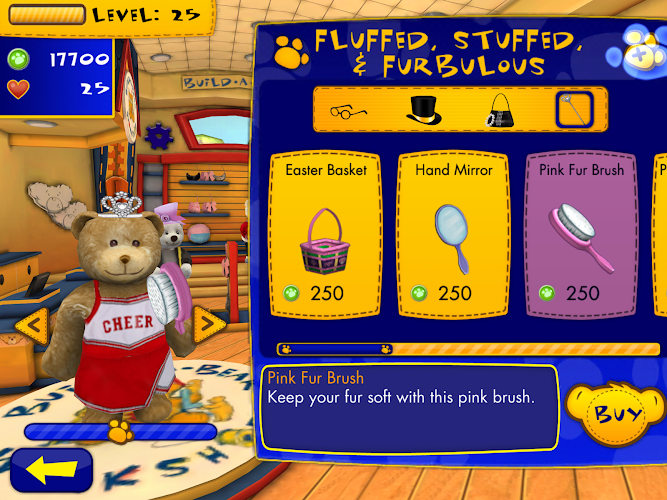This screenshot has height=500, width=667.
Task: Select the wand accessories category tab
Action: [574, 109]
